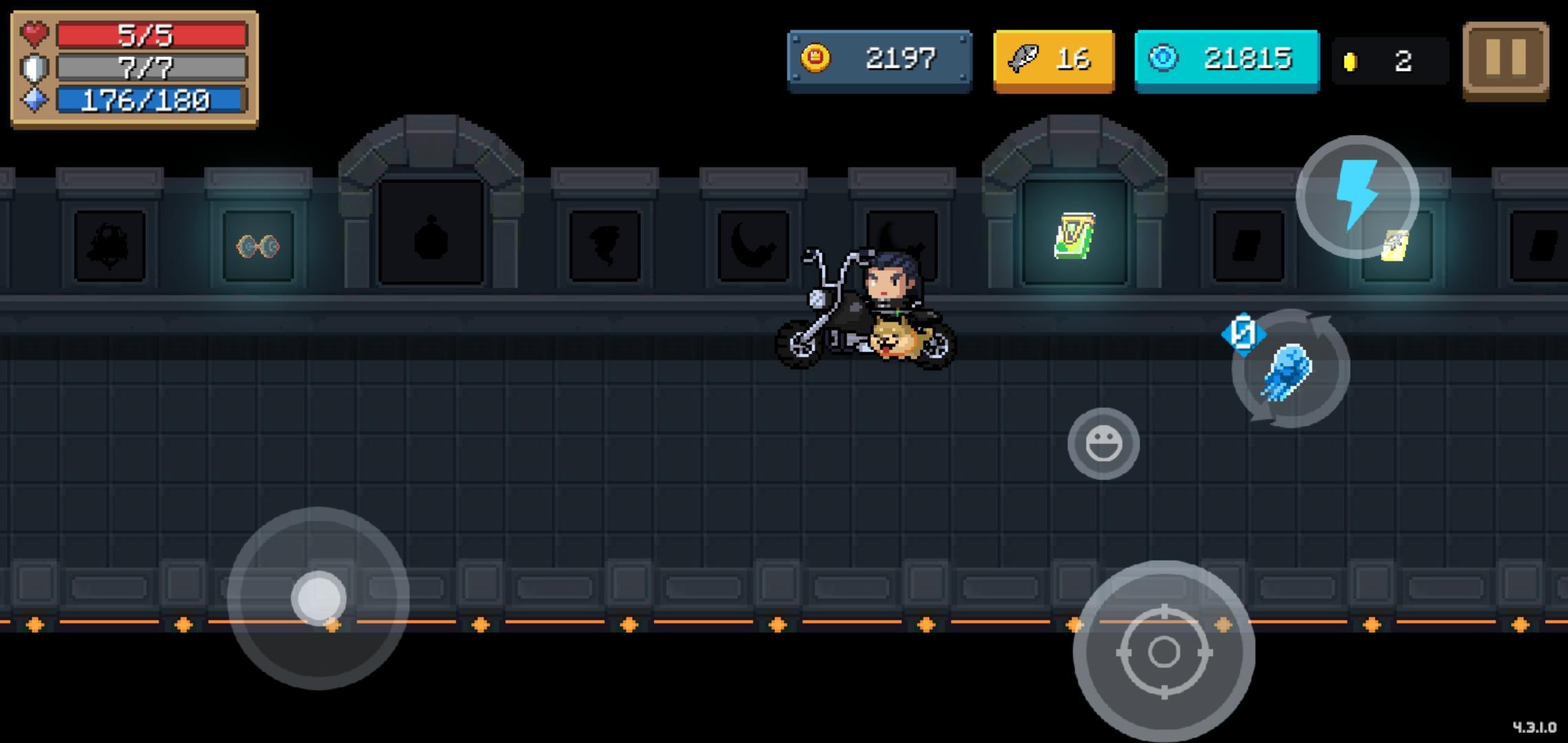Screen dimensions: 1568x743
Task: Tap the smiley face emote button
Action: pos(1106,442)
